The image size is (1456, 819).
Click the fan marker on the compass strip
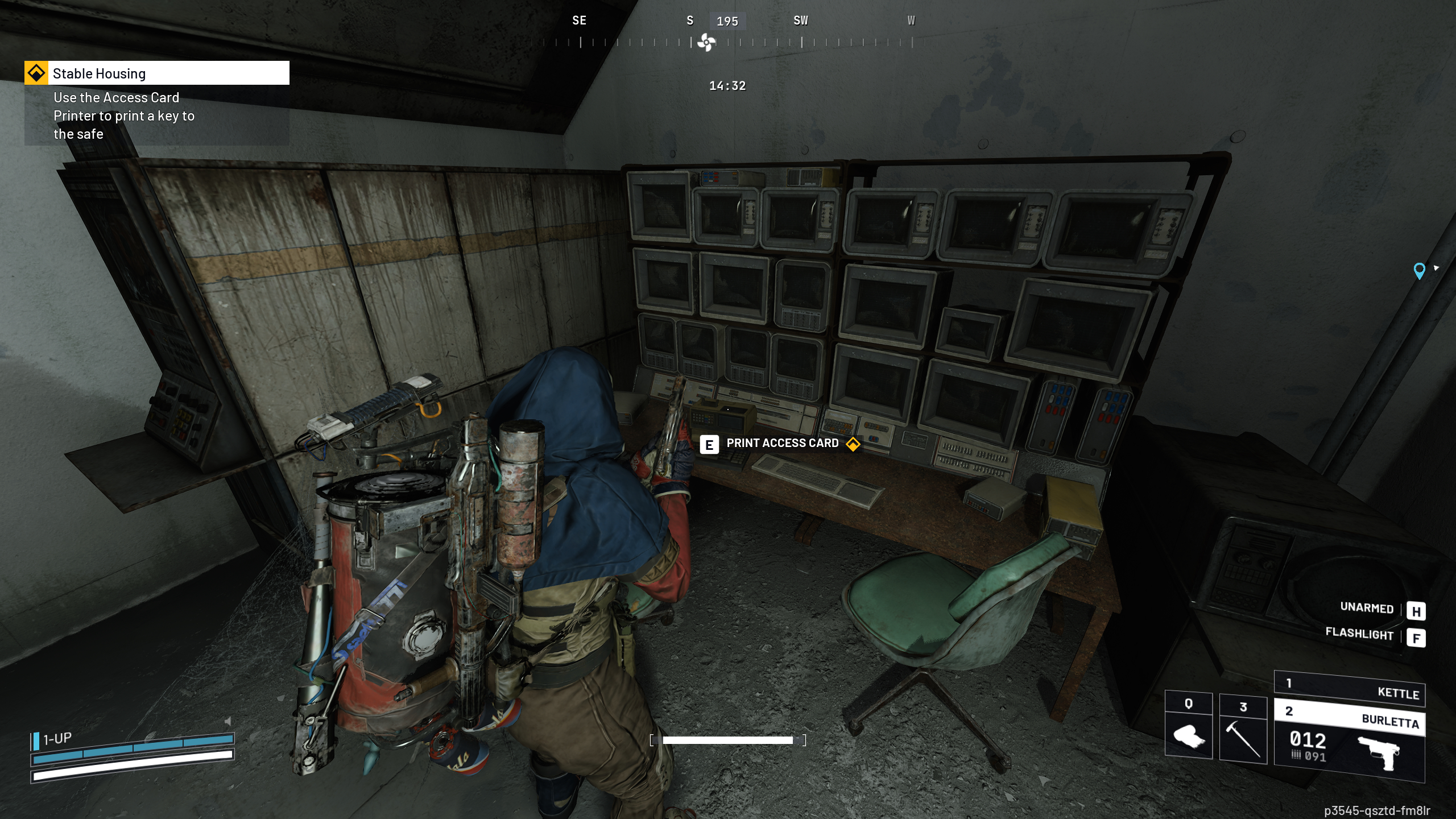point(705,42)
